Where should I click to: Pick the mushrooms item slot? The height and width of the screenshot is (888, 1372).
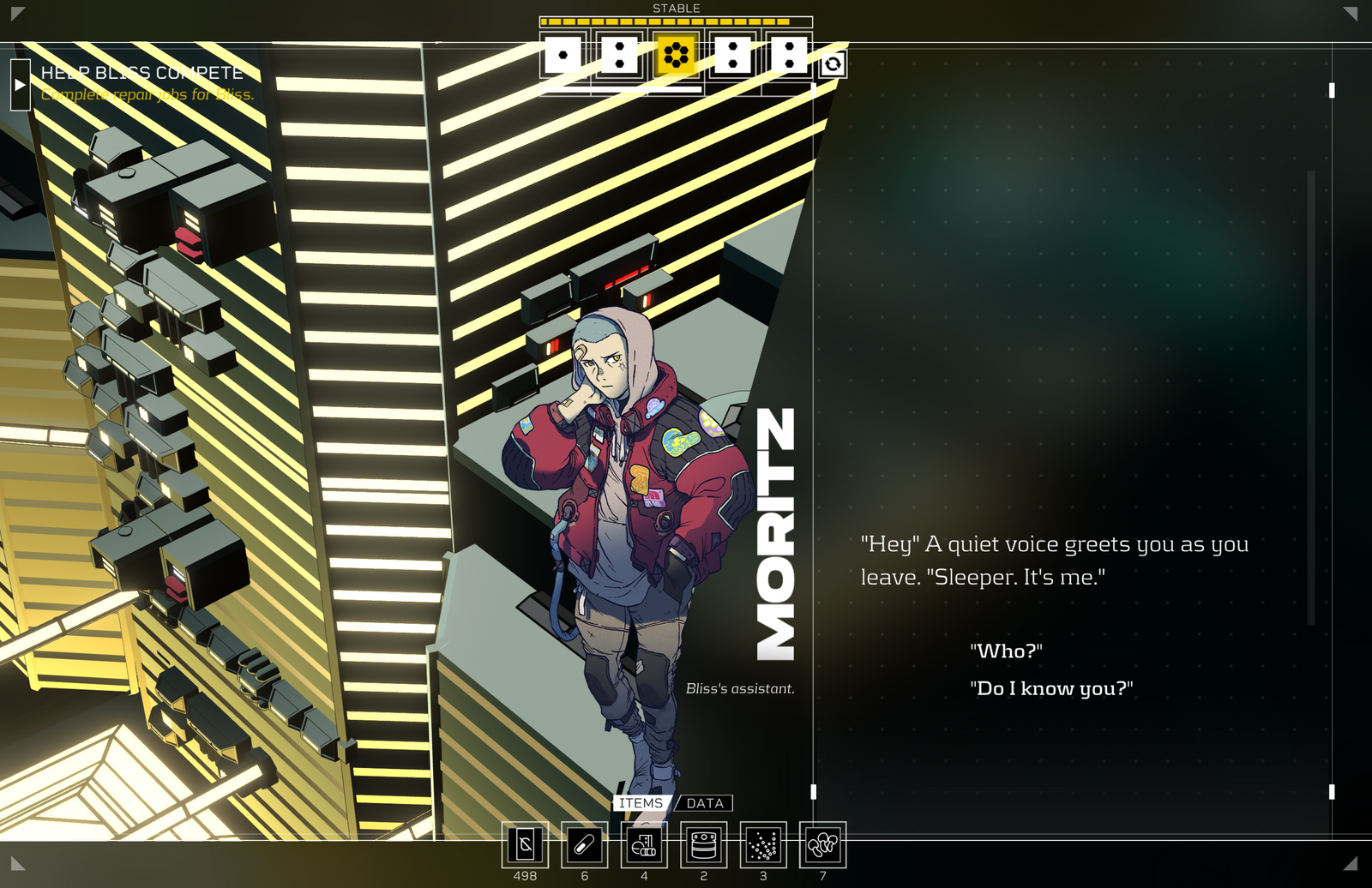pos(822,845)
